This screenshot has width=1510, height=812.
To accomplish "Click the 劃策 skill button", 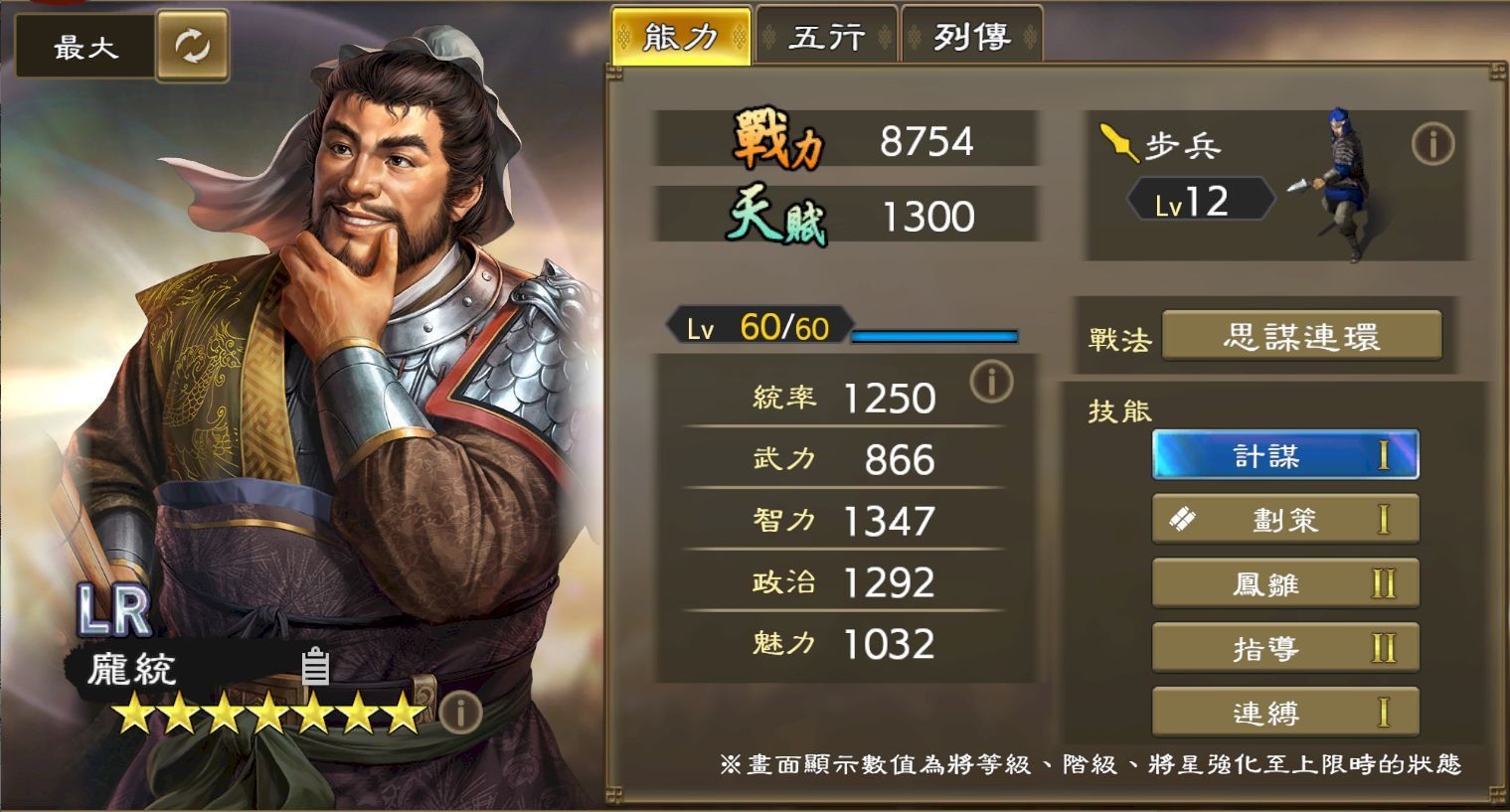I will pos(1284,518).
